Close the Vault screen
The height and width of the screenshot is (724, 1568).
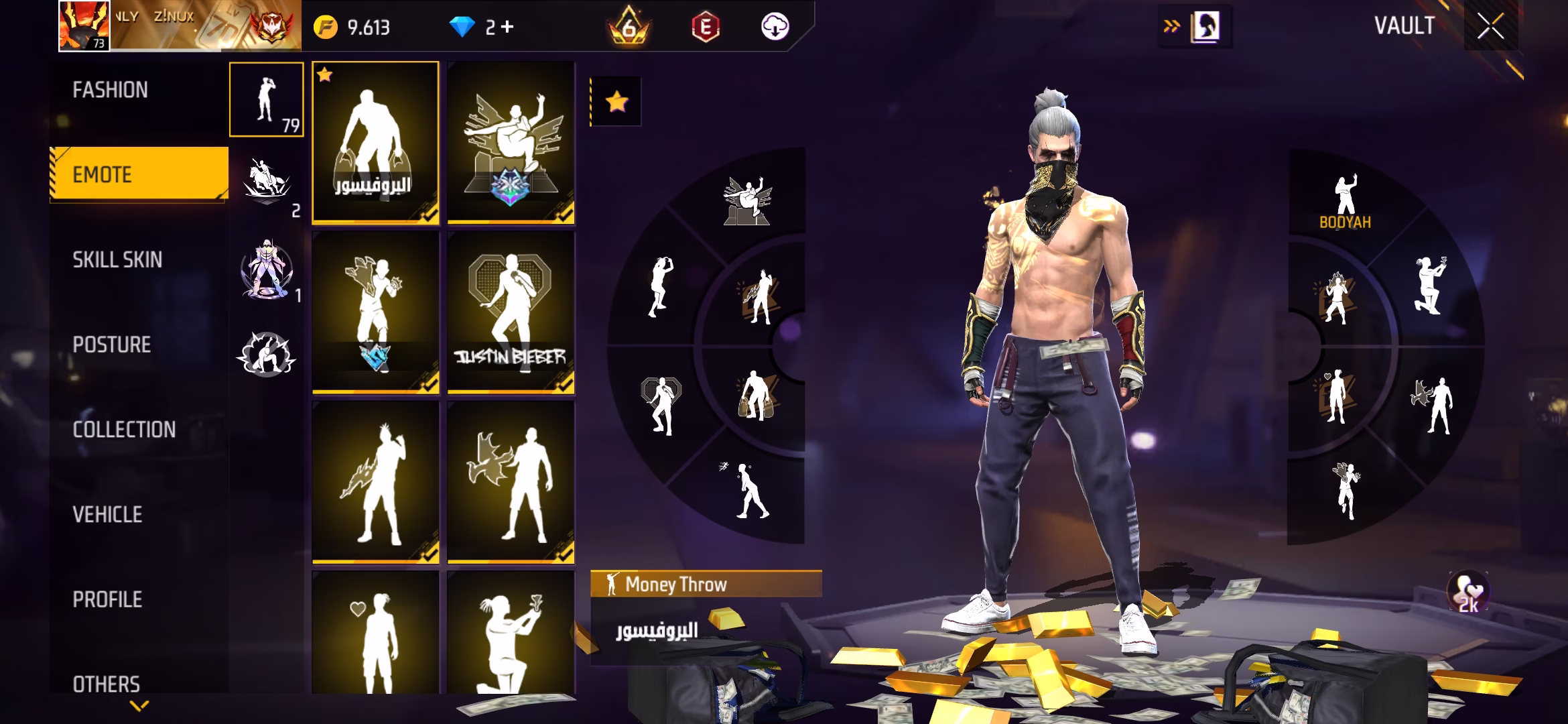pos(1490,27)
